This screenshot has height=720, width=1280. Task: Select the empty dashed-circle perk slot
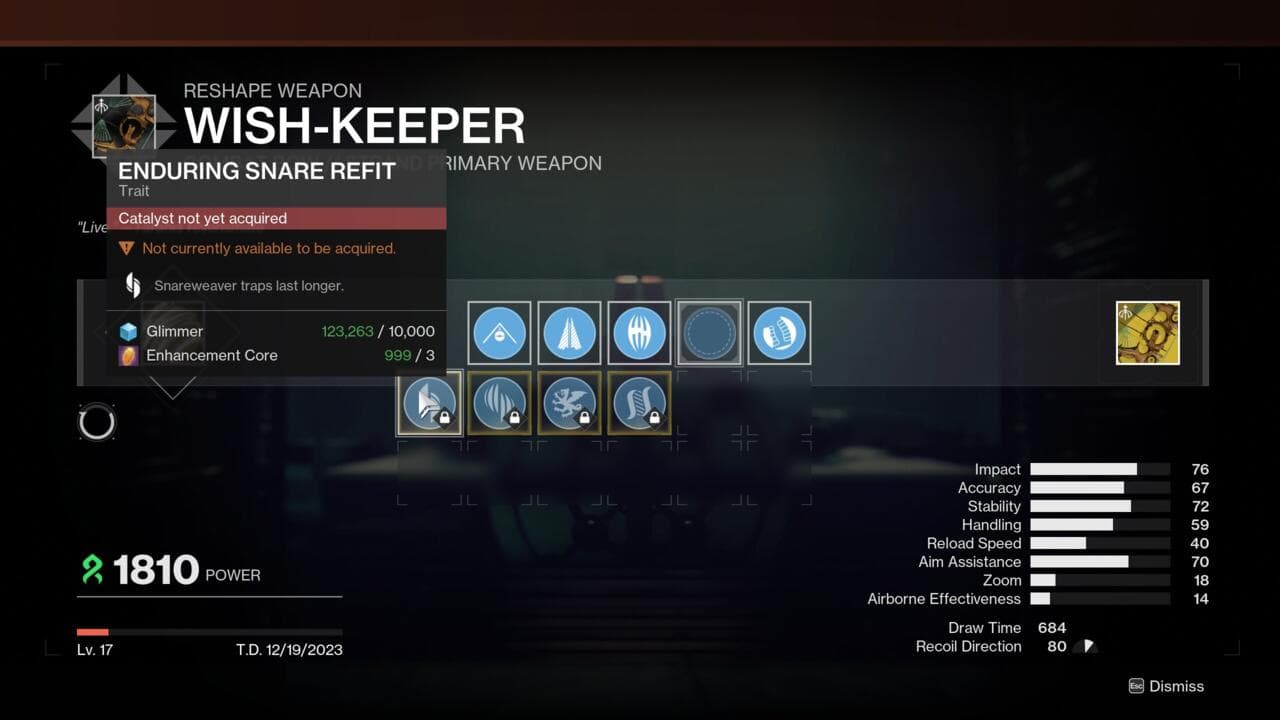709,334
